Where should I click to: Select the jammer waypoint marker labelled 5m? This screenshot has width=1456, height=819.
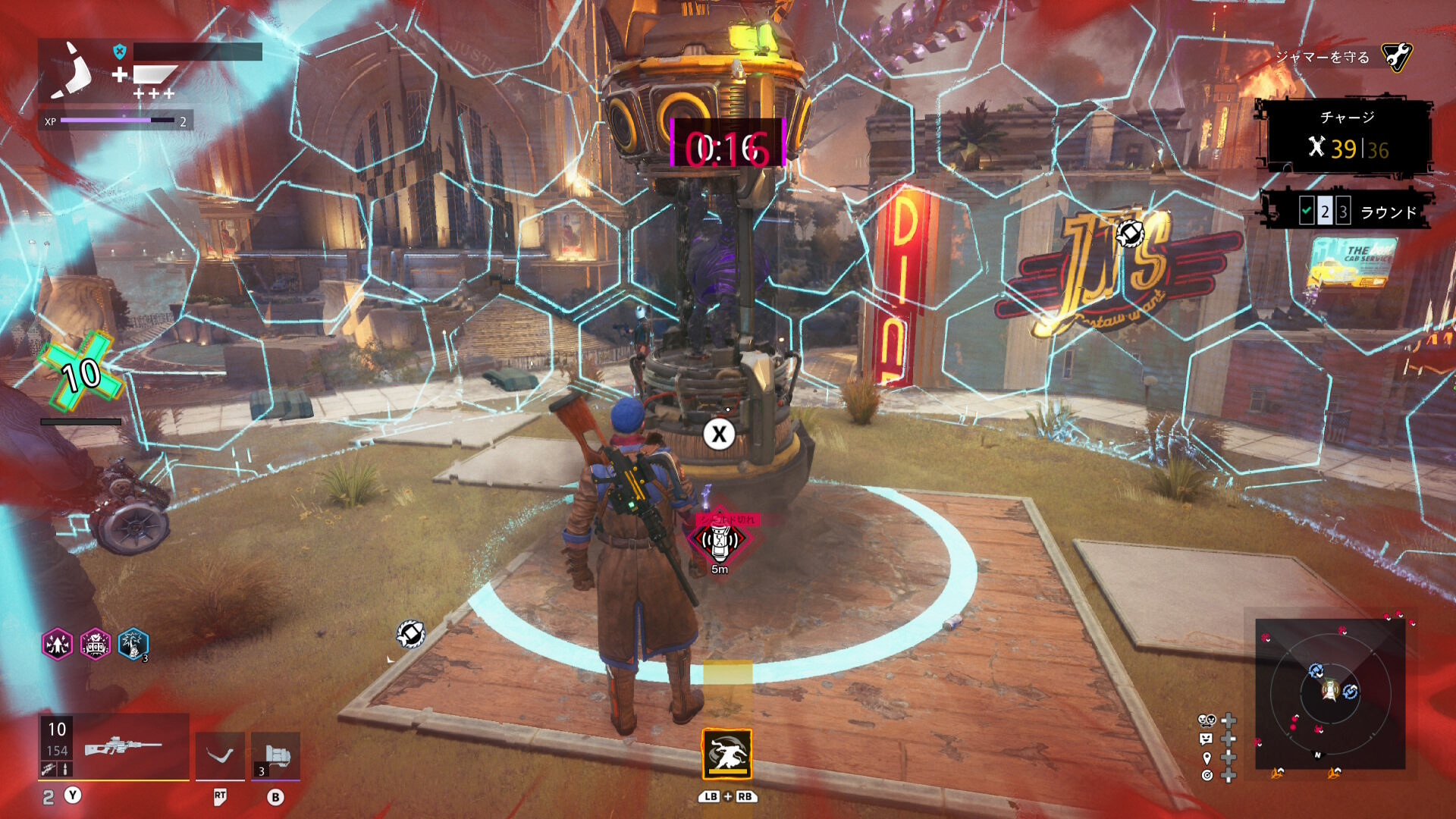(x=719, y=541)
